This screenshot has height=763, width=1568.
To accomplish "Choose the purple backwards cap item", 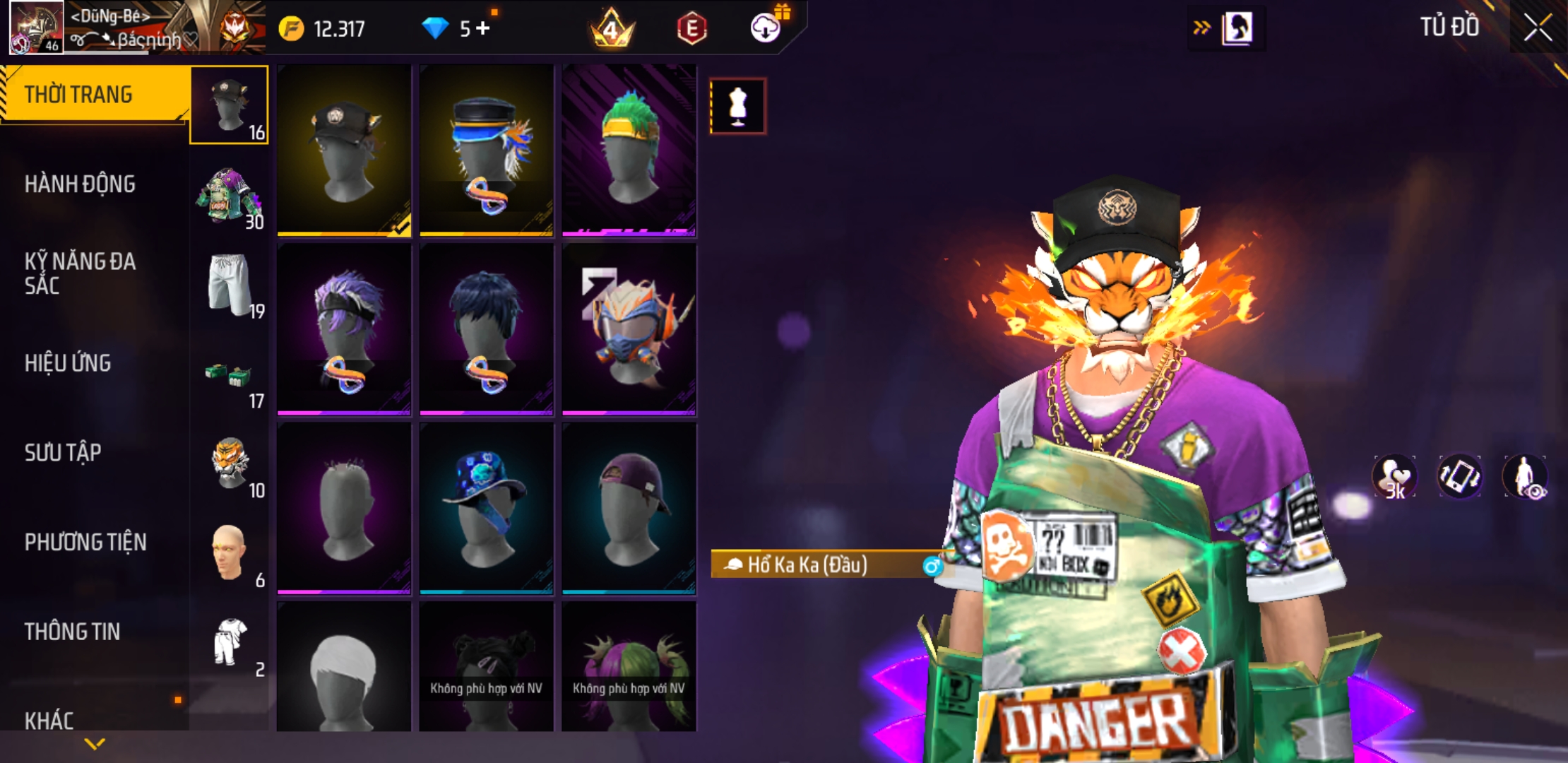I will point(629,508).
